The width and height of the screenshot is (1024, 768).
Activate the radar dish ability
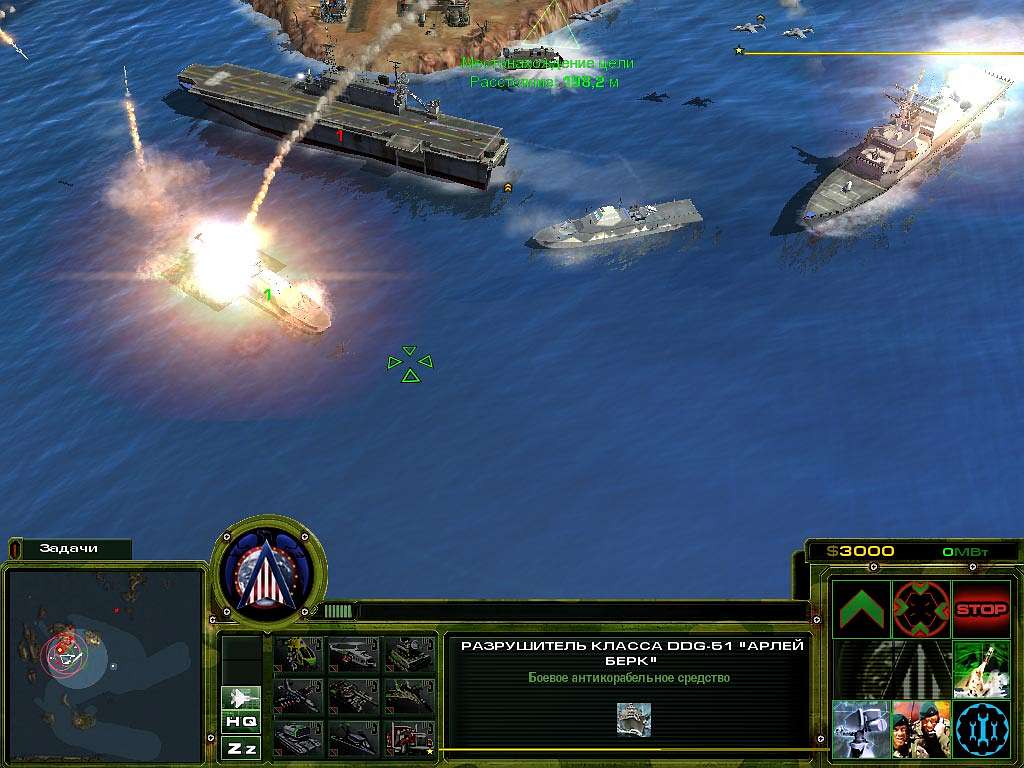click(x=861, y=728)
